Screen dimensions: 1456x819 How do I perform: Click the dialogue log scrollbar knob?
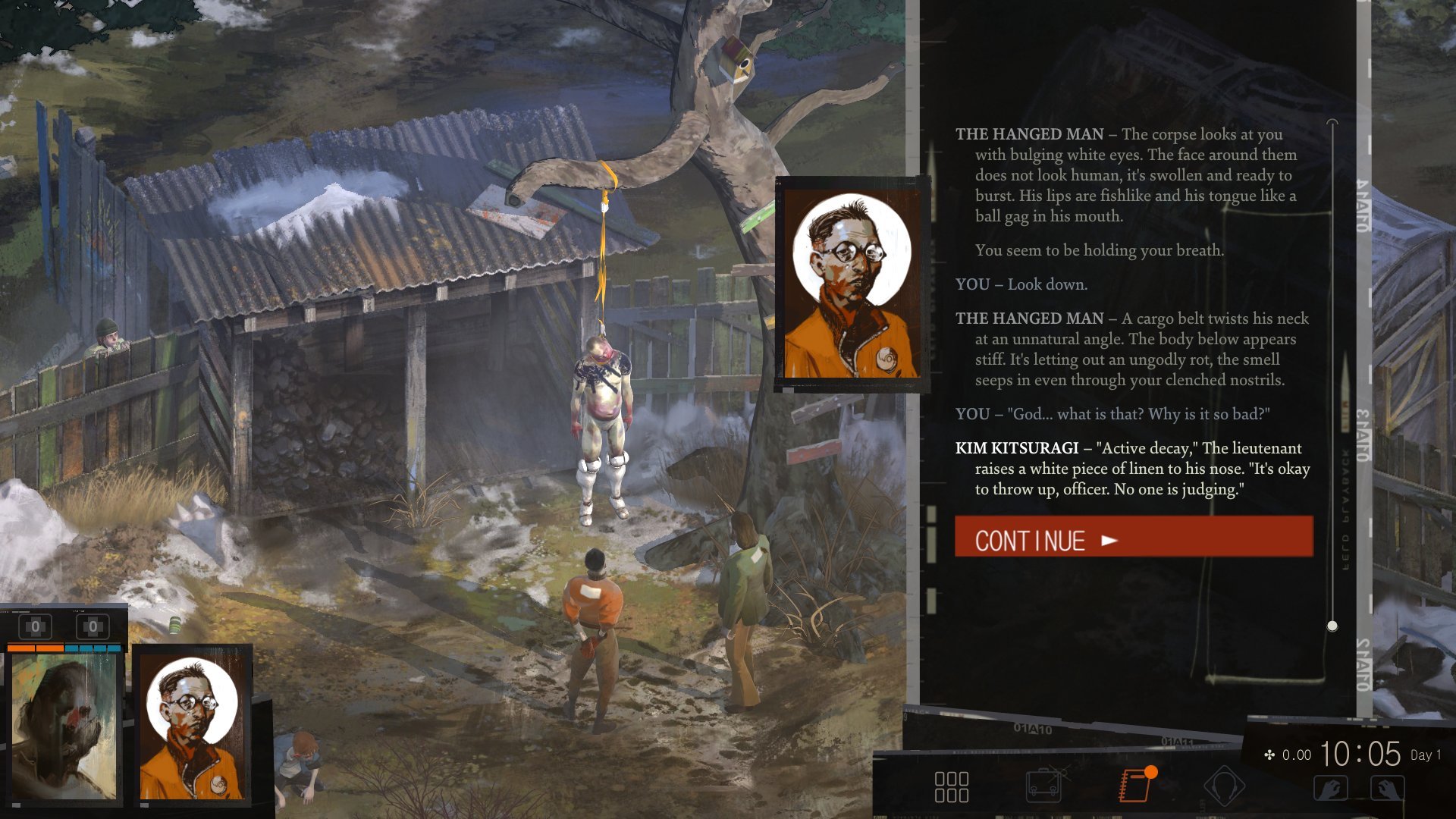[1332, 626]
